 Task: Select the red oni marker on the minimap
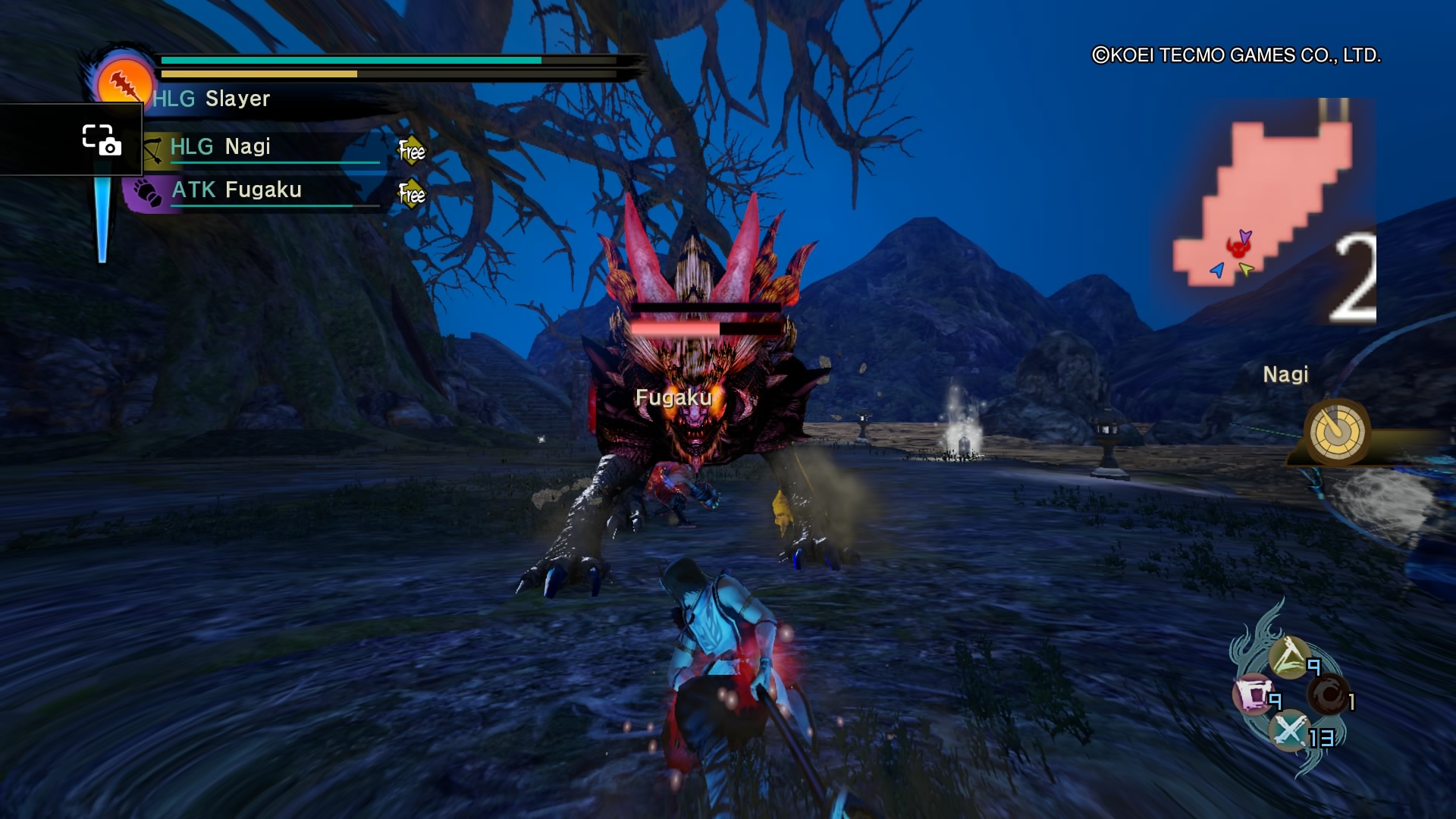pyautogui.click(x=1239, y=247)
